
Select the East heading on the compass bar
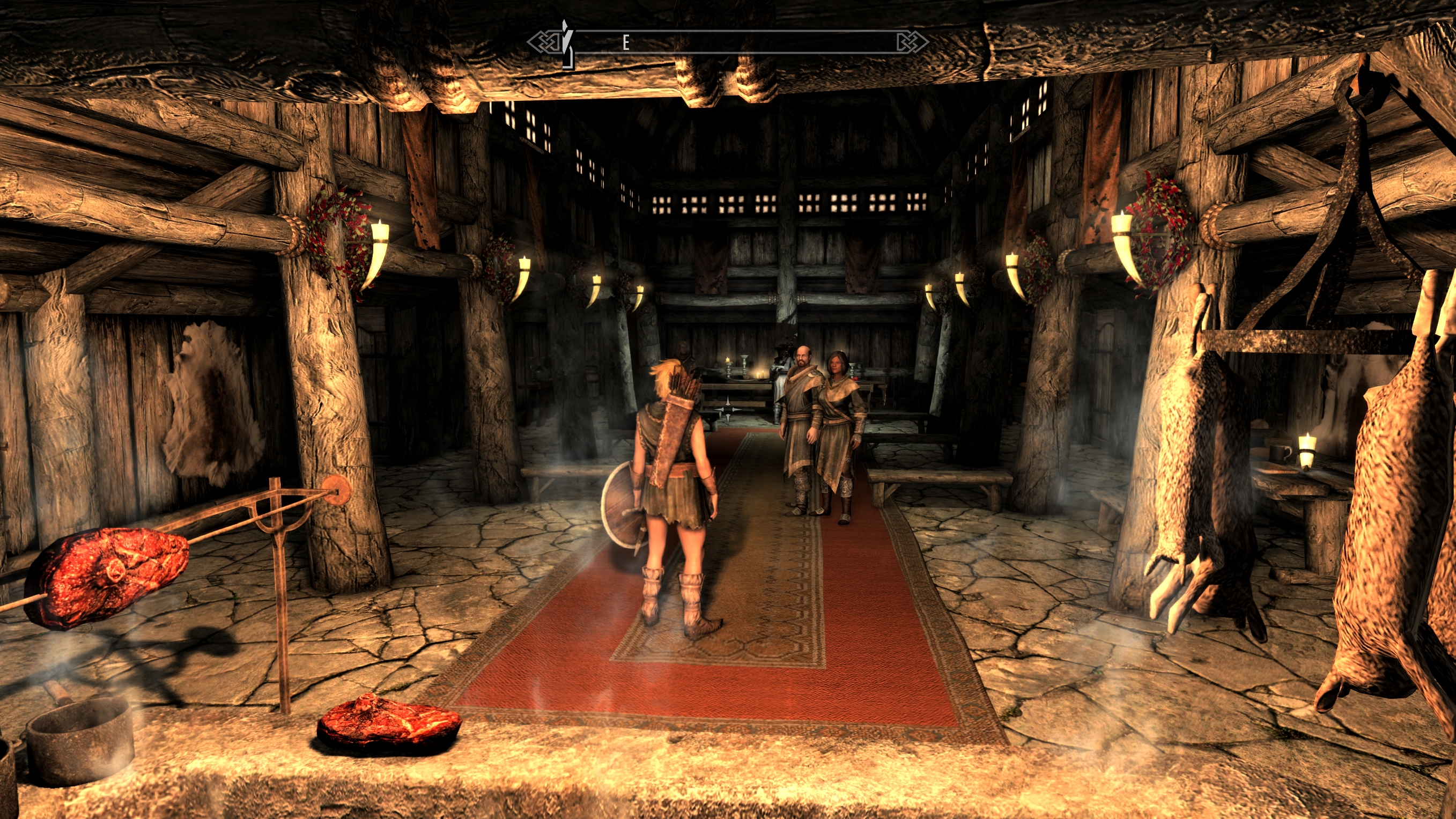pos(626,42)
